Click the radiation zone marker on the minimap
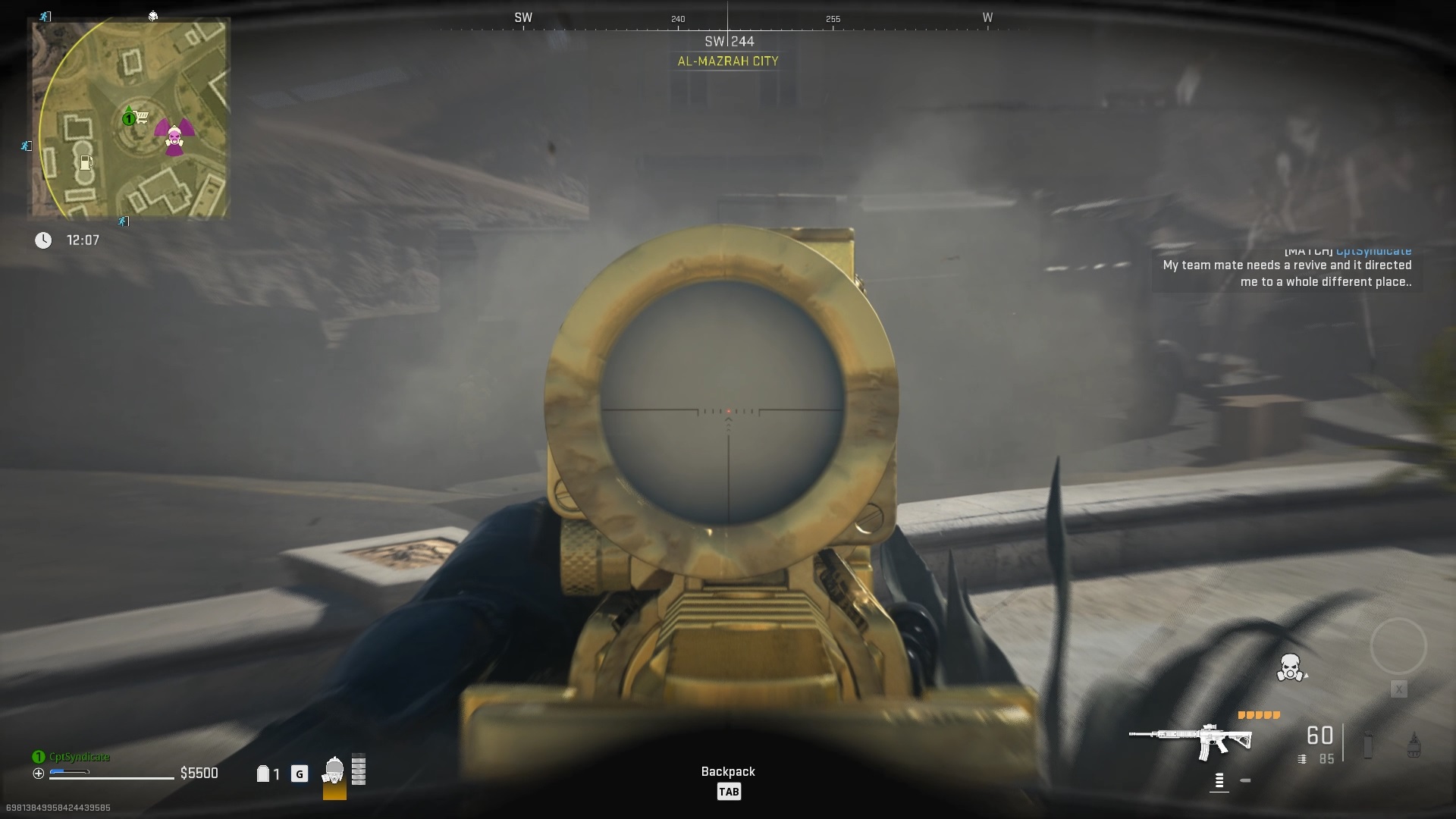Screen dimensions: 1456x819 tap(176, 136)
